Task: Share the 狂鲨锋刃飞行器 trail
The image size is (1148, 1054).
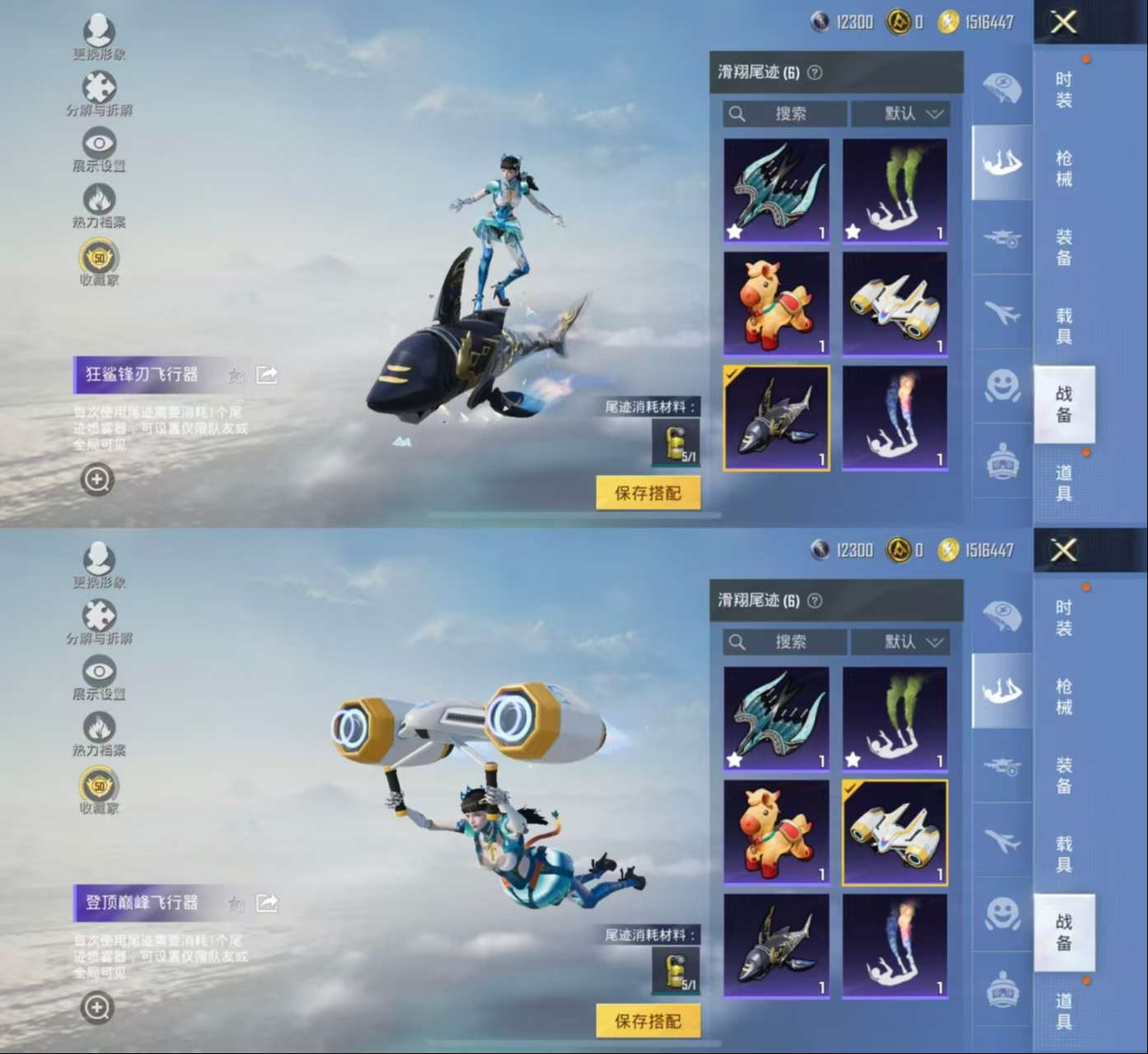Action: point(267,375)
